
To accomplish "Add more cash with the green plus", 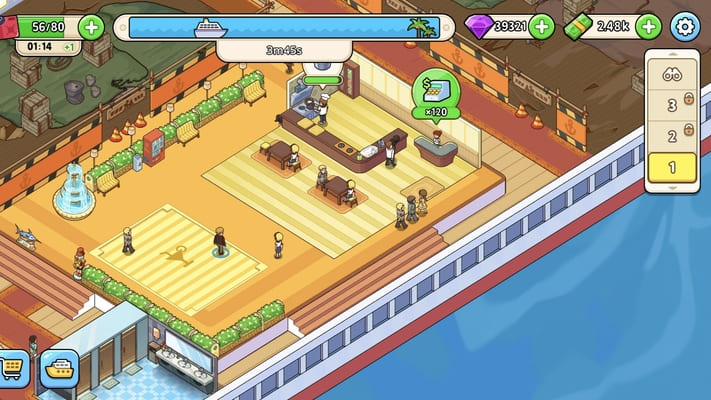I will [x=648, y=27].
